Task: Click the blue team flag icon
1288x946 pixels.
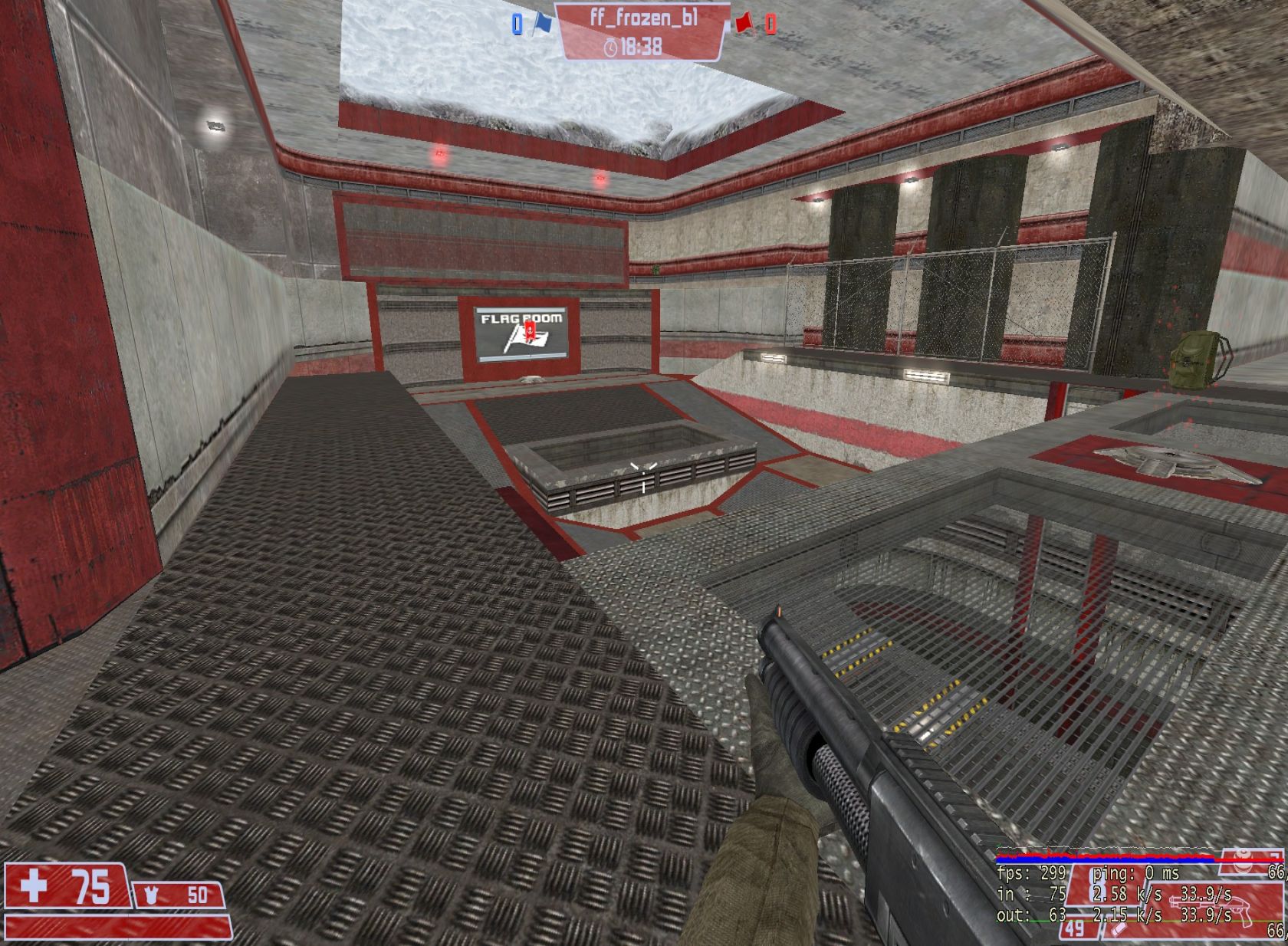Action: coord(543,24)
